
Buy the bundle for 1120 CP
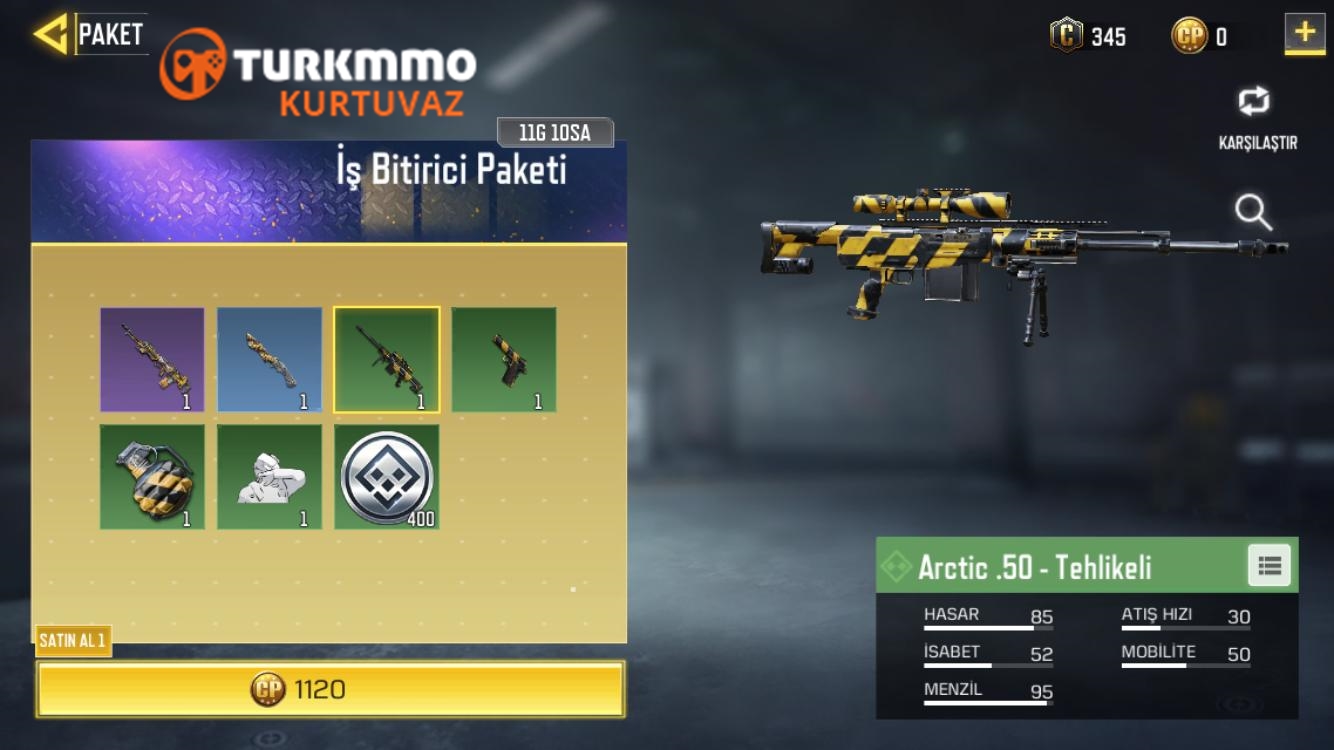[x=330, y=689]
